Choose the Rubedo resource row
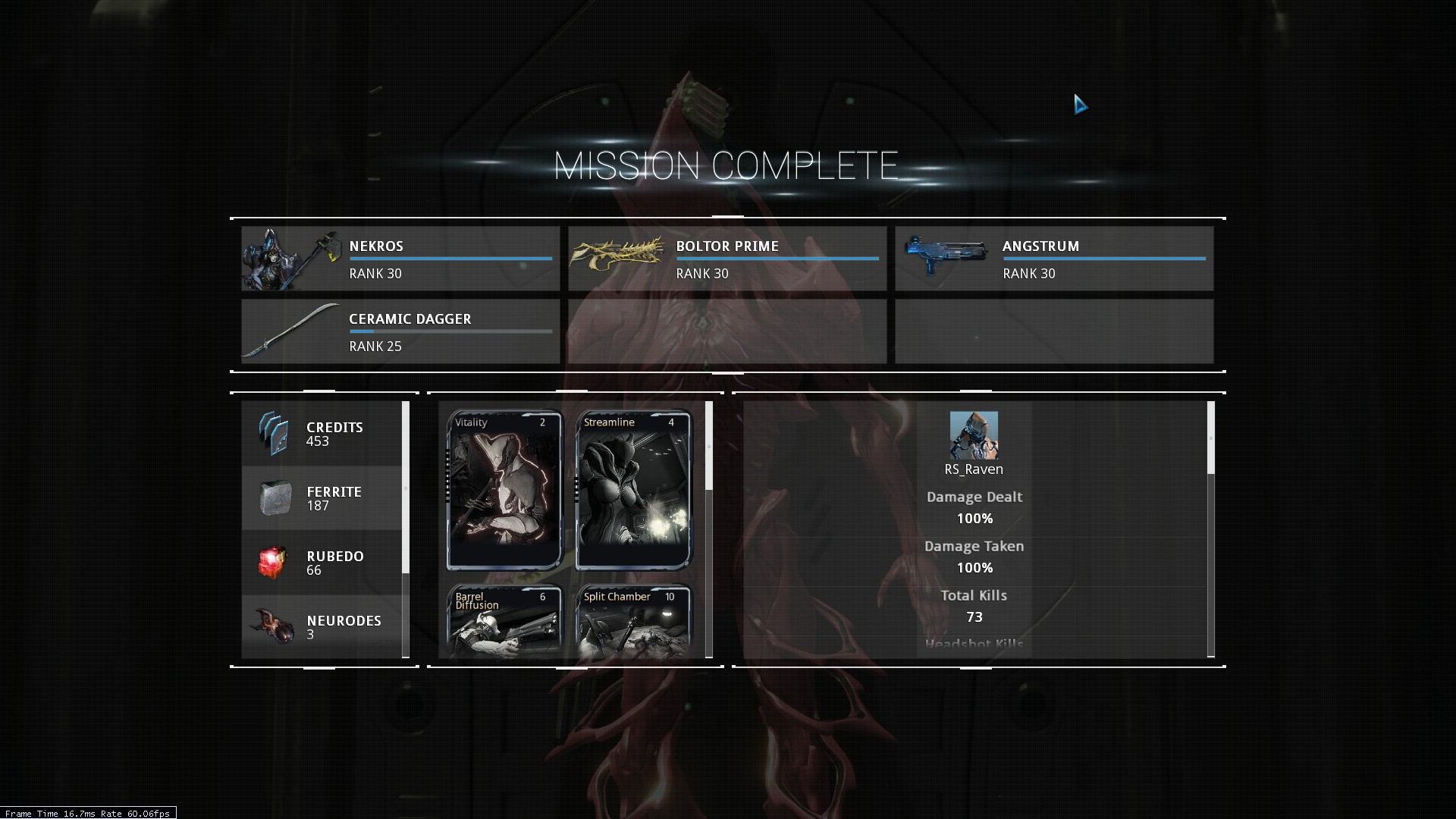 tap(322, 563)
